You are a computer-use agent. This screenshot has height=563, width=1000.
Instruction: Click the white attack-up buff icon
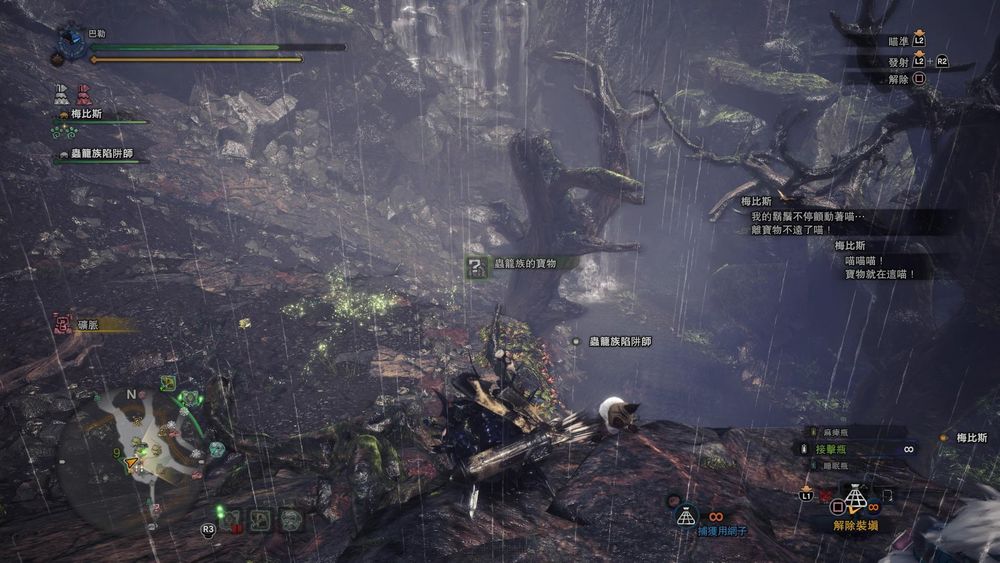[63, 94]
